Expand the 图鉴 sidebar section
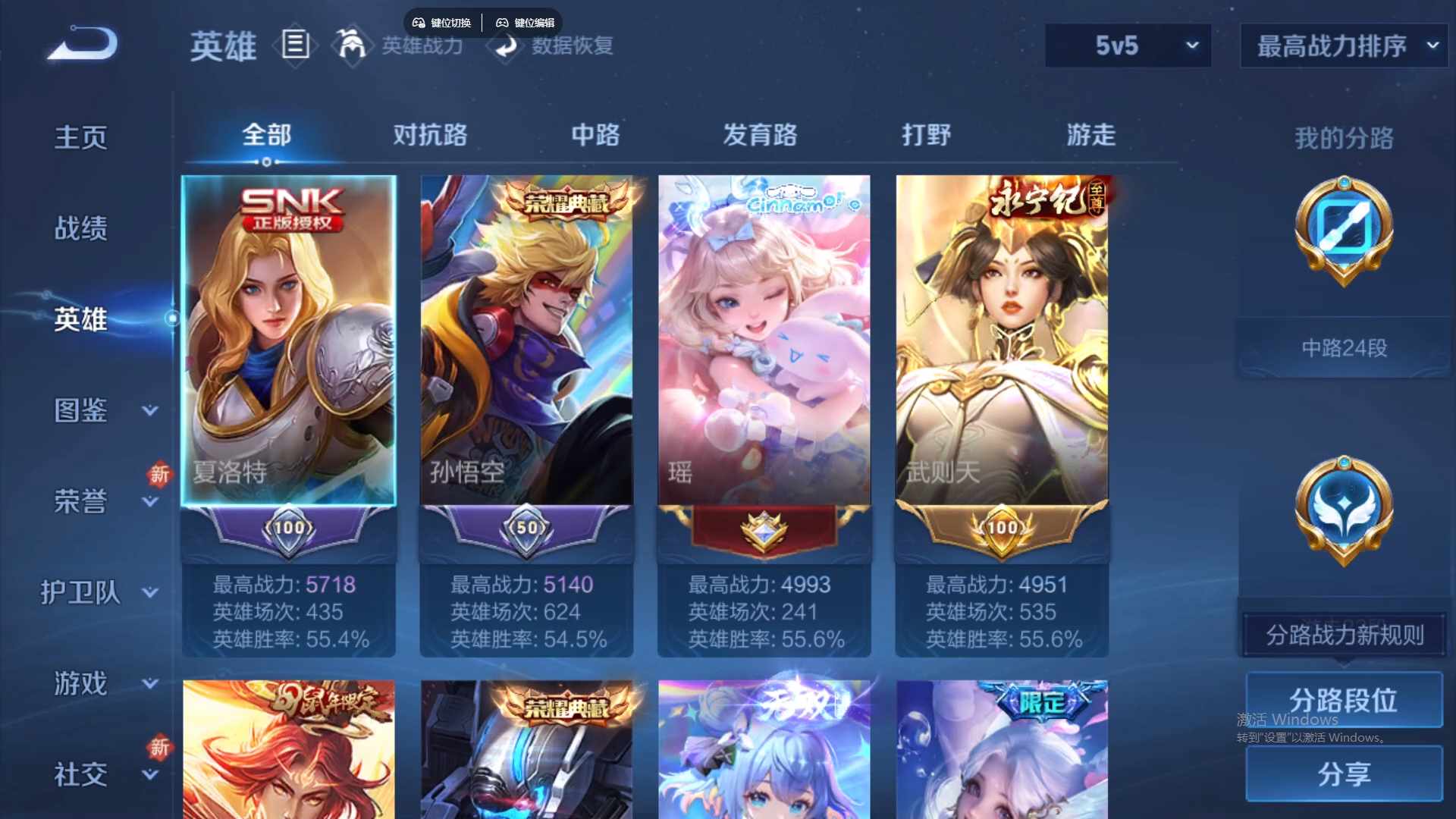 click(80, 411)
